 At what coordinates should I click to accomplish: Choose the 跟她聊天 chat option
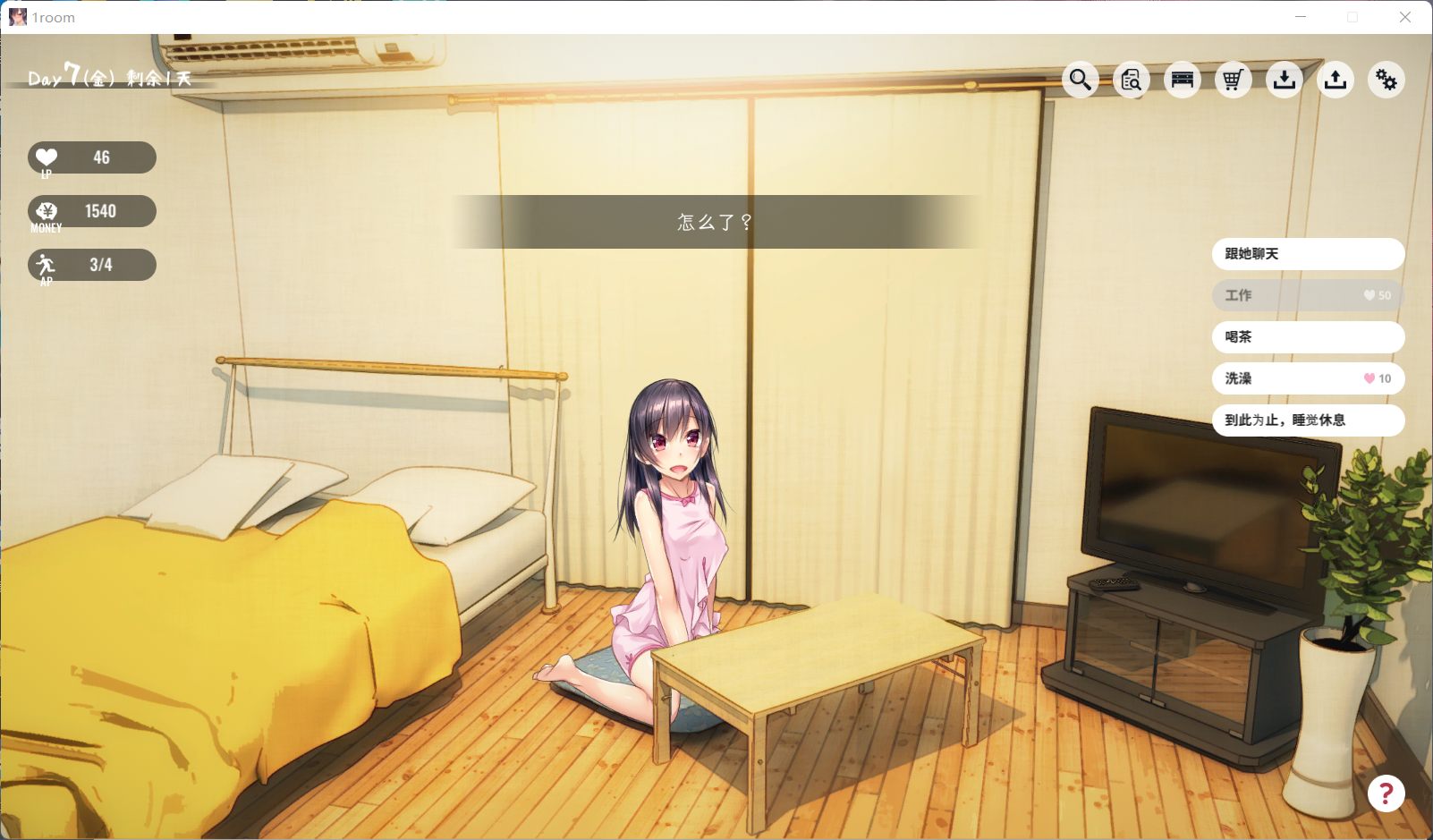click(x=1307, y=254)
